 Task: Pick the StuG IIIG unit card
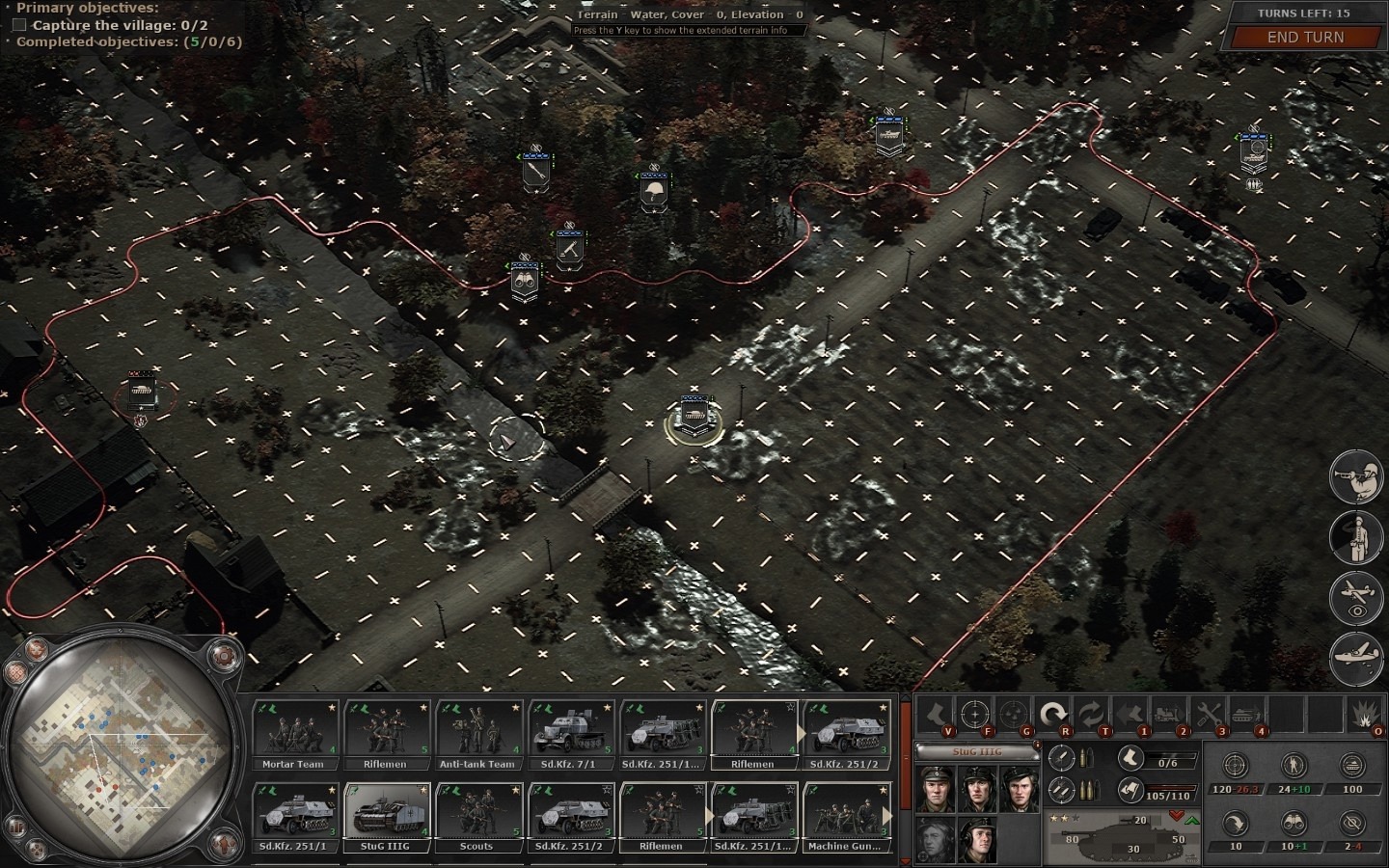[x=385, y=817]
